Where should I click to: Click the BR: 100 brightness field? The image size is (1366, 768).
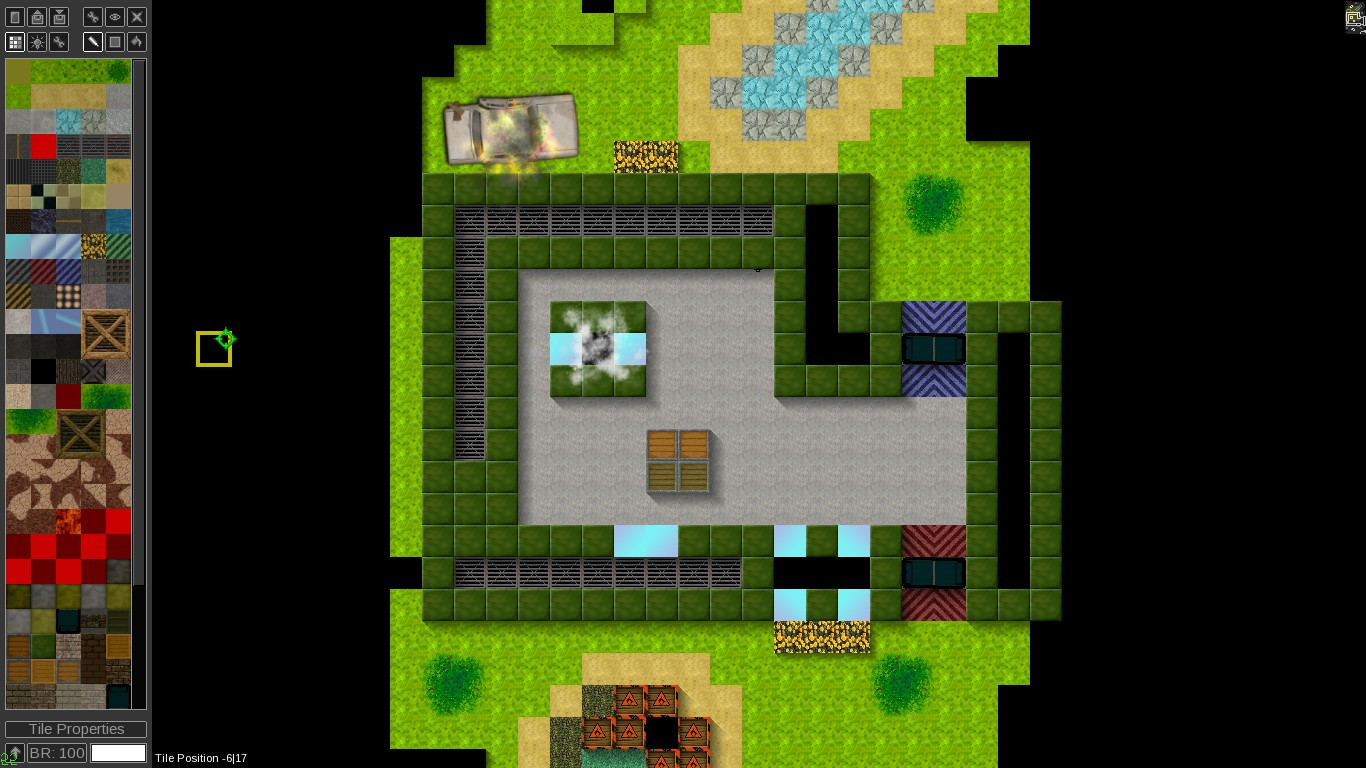coord(55,753)
